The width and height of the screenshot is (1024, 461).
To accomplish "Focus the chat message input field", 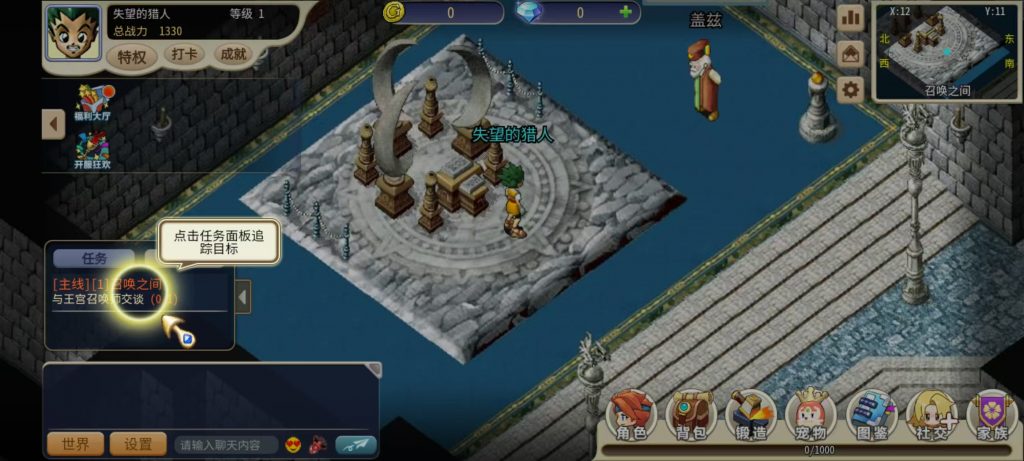I will (225, 444).
